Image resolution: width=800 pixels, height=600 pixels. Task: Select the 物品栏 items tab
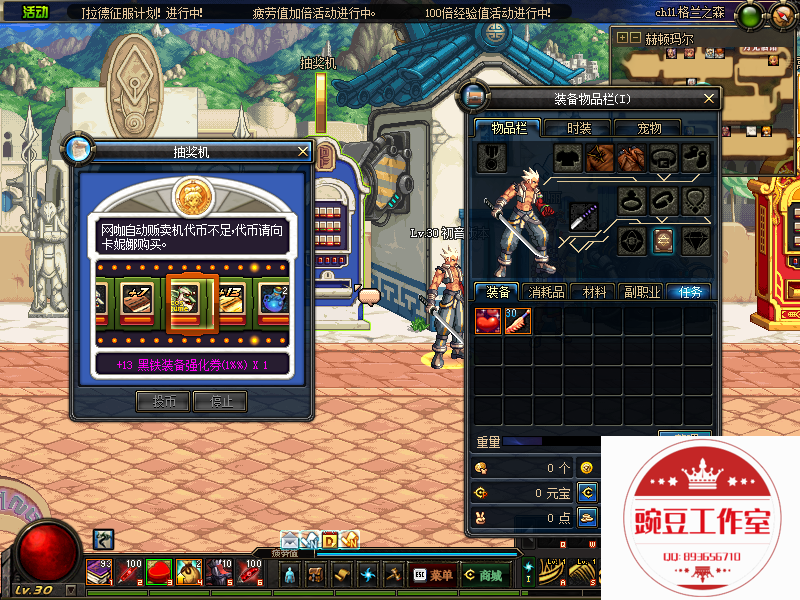507,128
